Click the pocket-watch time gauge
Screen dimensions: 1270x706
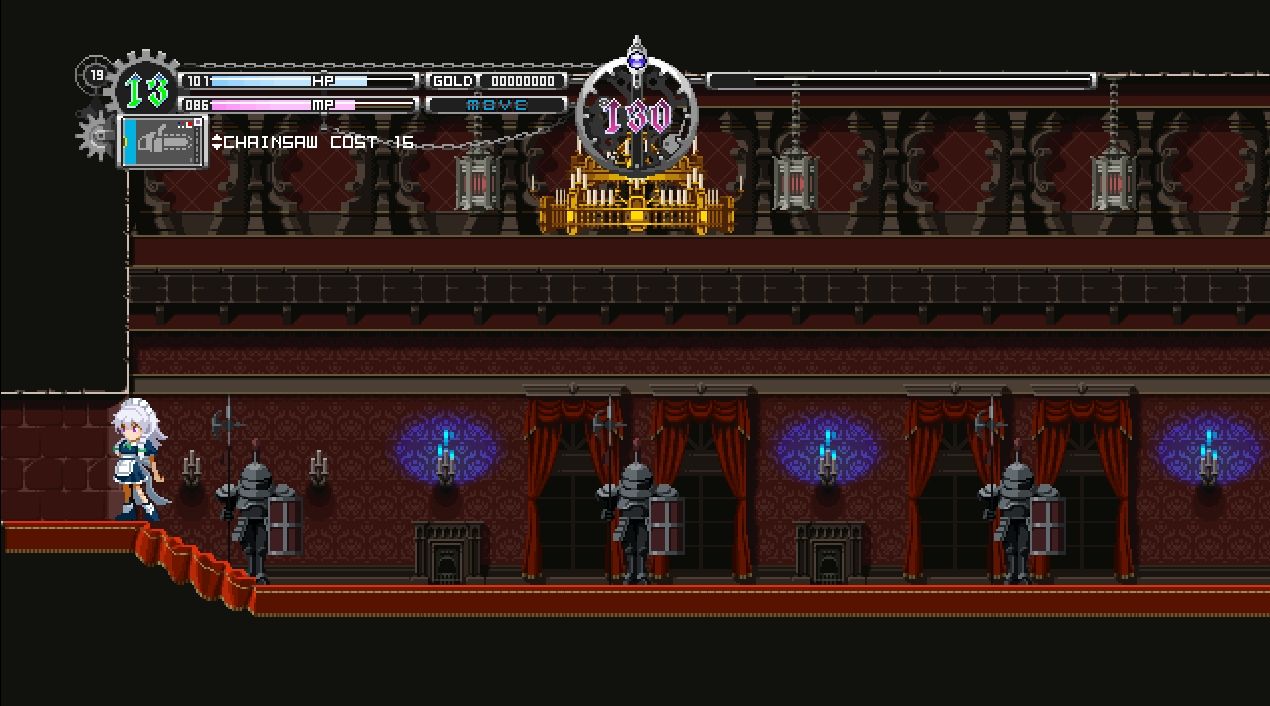pyautogui.click(x=637, y=115)
